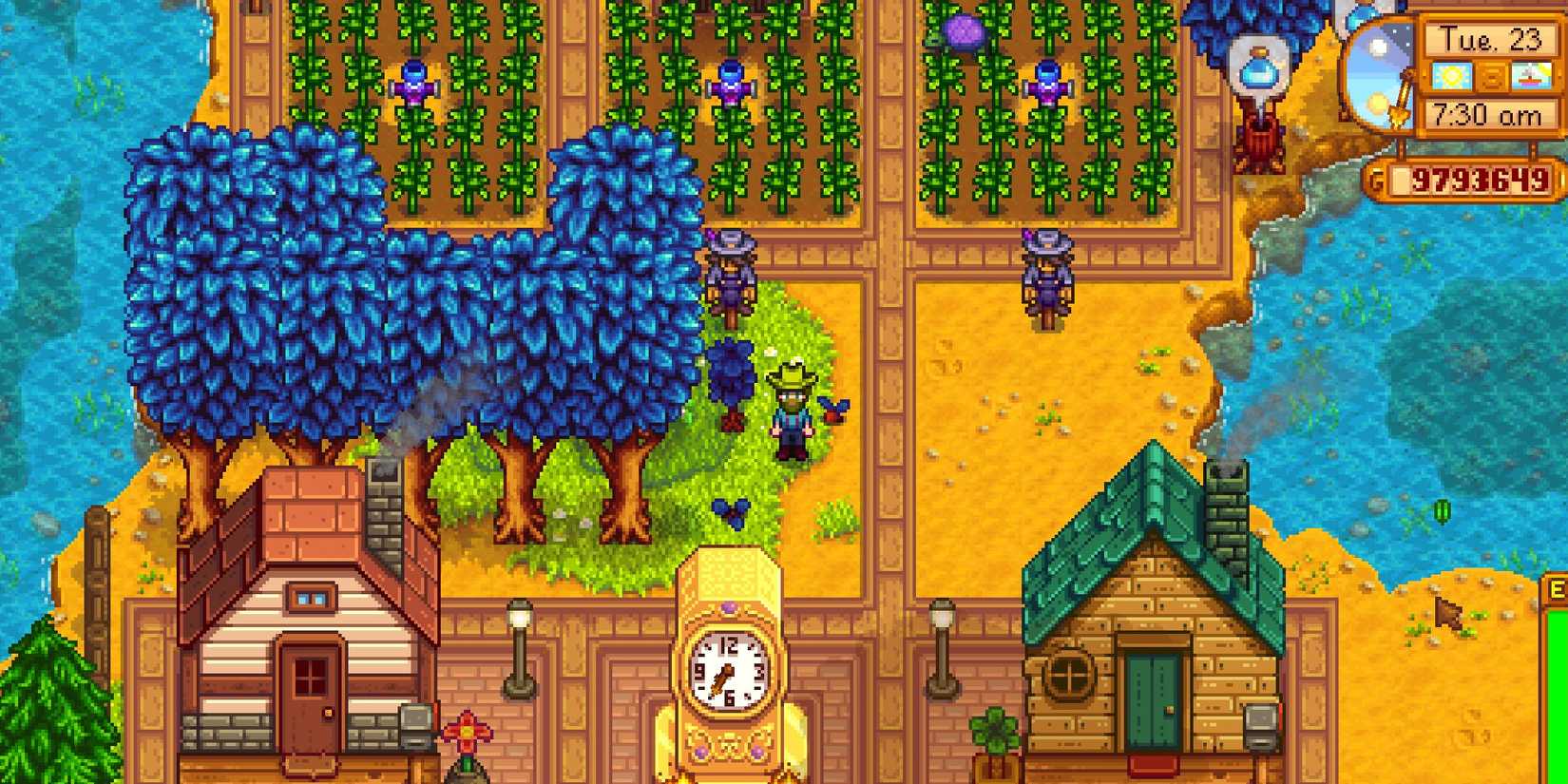Click the iridium sprinkler in the left crop field
The image size is (1568, 784).
point(415,84)
